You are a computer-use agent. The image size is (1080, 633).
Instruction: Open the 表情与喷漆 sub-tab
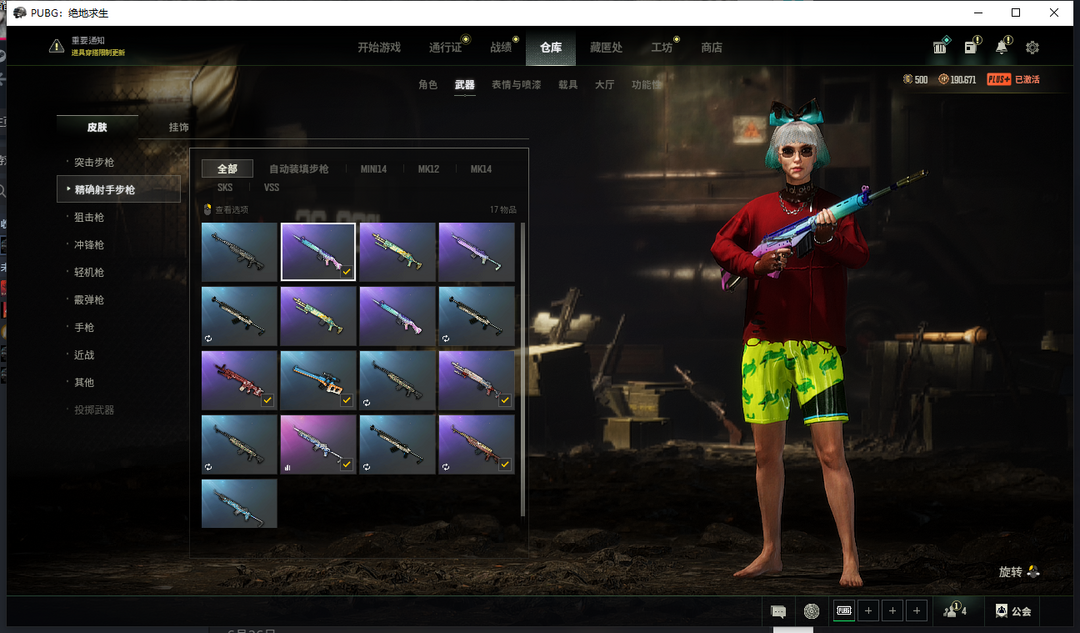click(x=516, y=85)
